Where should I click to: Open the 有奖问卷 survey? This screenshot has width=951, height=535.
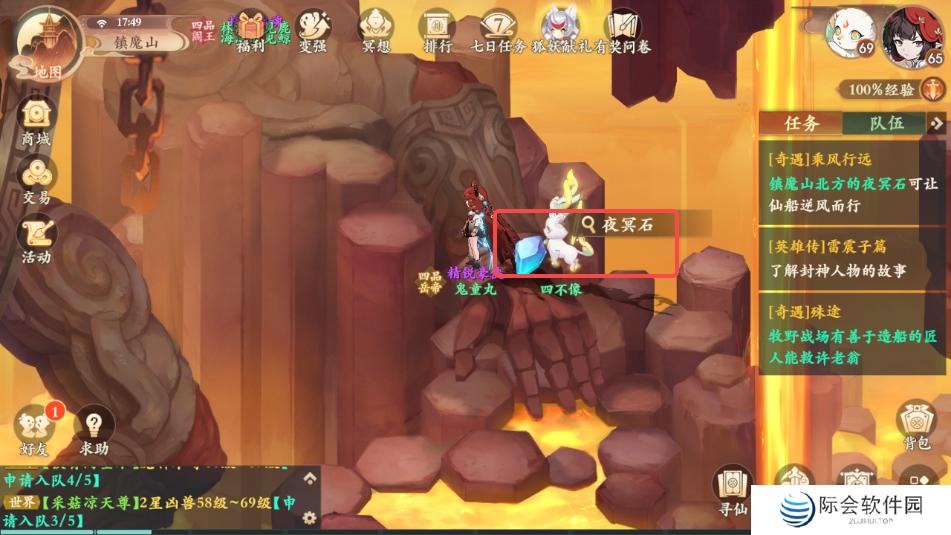pyautogui.click(x=624, y=29)
